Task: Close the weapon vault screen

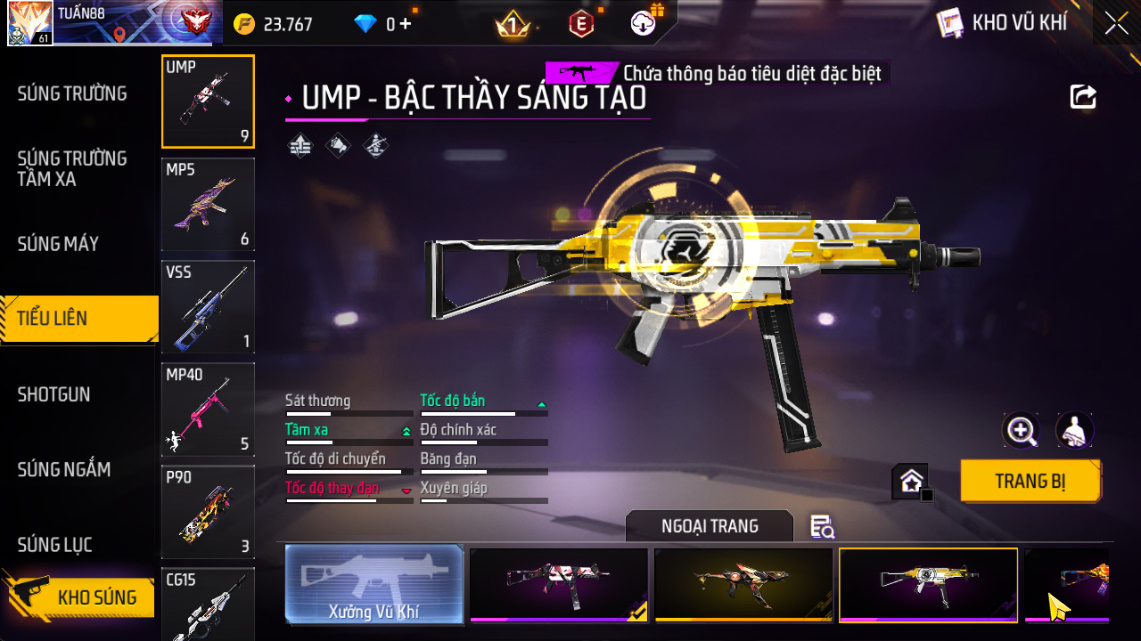Action: coord(1116,23)
